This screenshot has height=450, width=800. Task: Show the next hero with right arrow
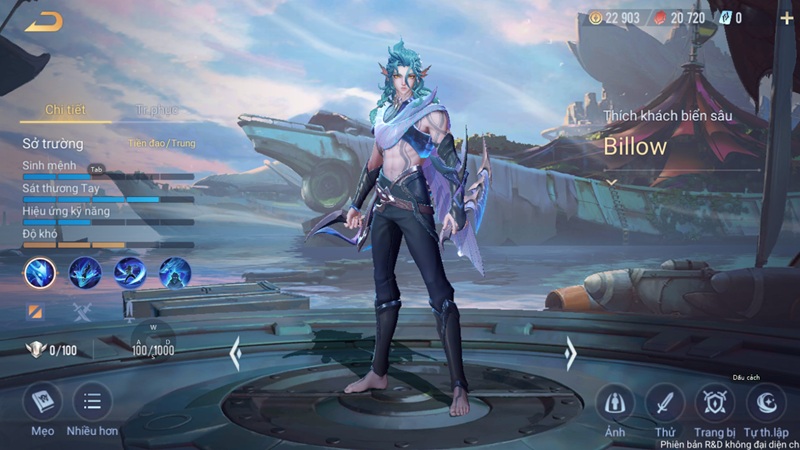click(x=570, y=352)
